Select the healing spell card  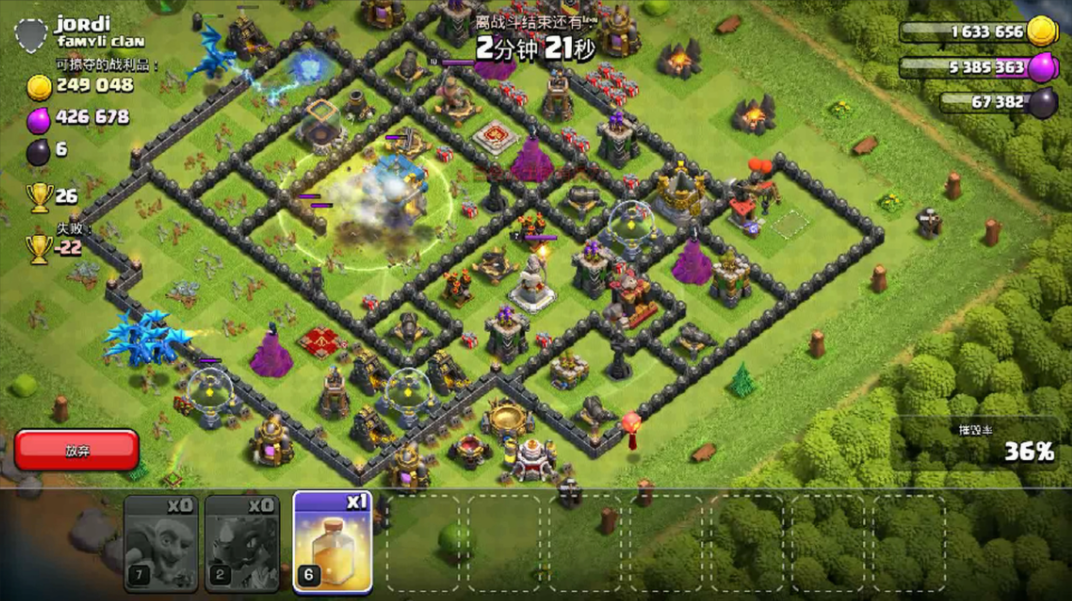[332, 541]
